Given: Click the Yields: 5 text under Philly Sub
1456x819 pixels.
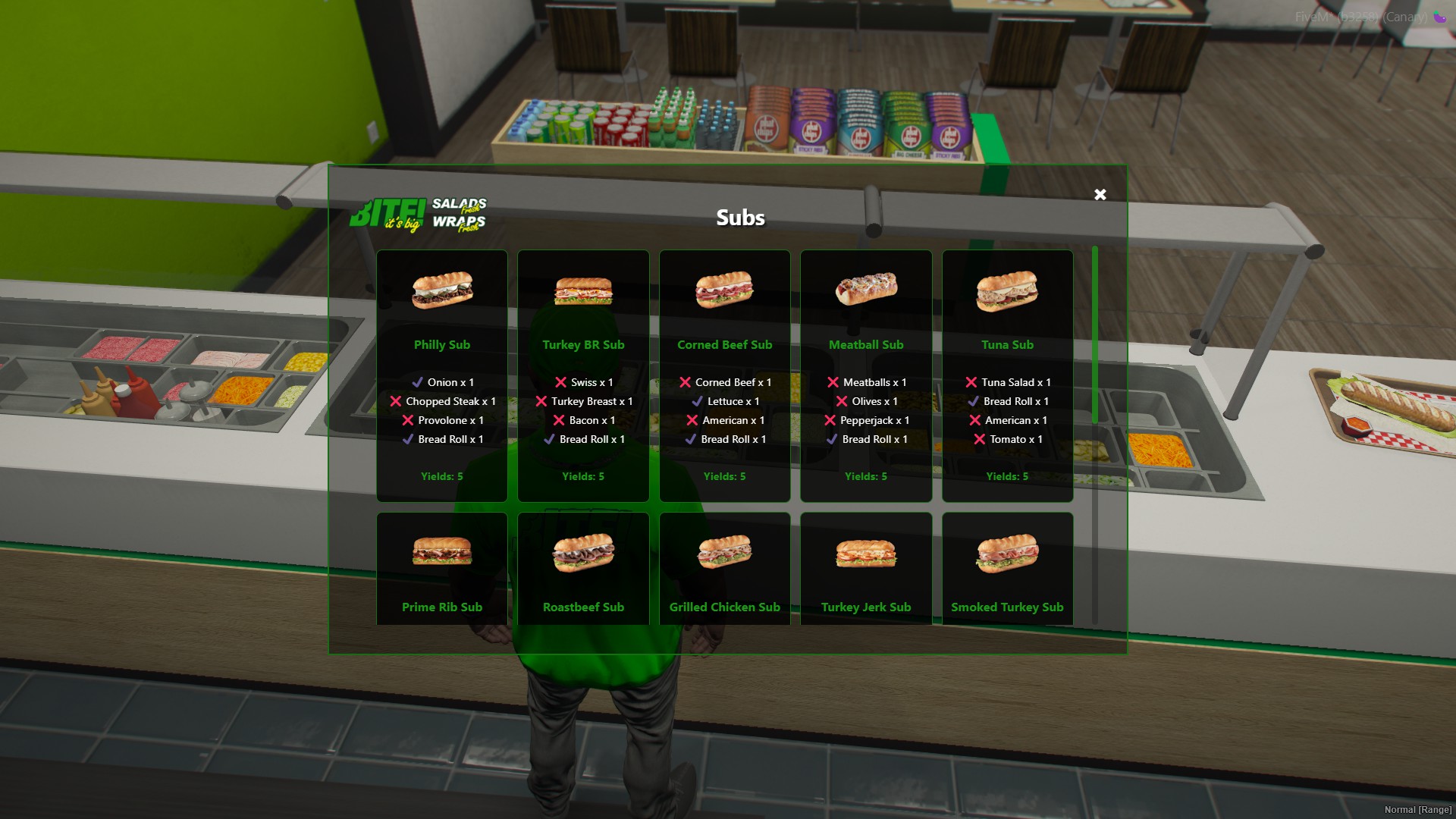Looking at the screenshot, I should click(442, 476).
